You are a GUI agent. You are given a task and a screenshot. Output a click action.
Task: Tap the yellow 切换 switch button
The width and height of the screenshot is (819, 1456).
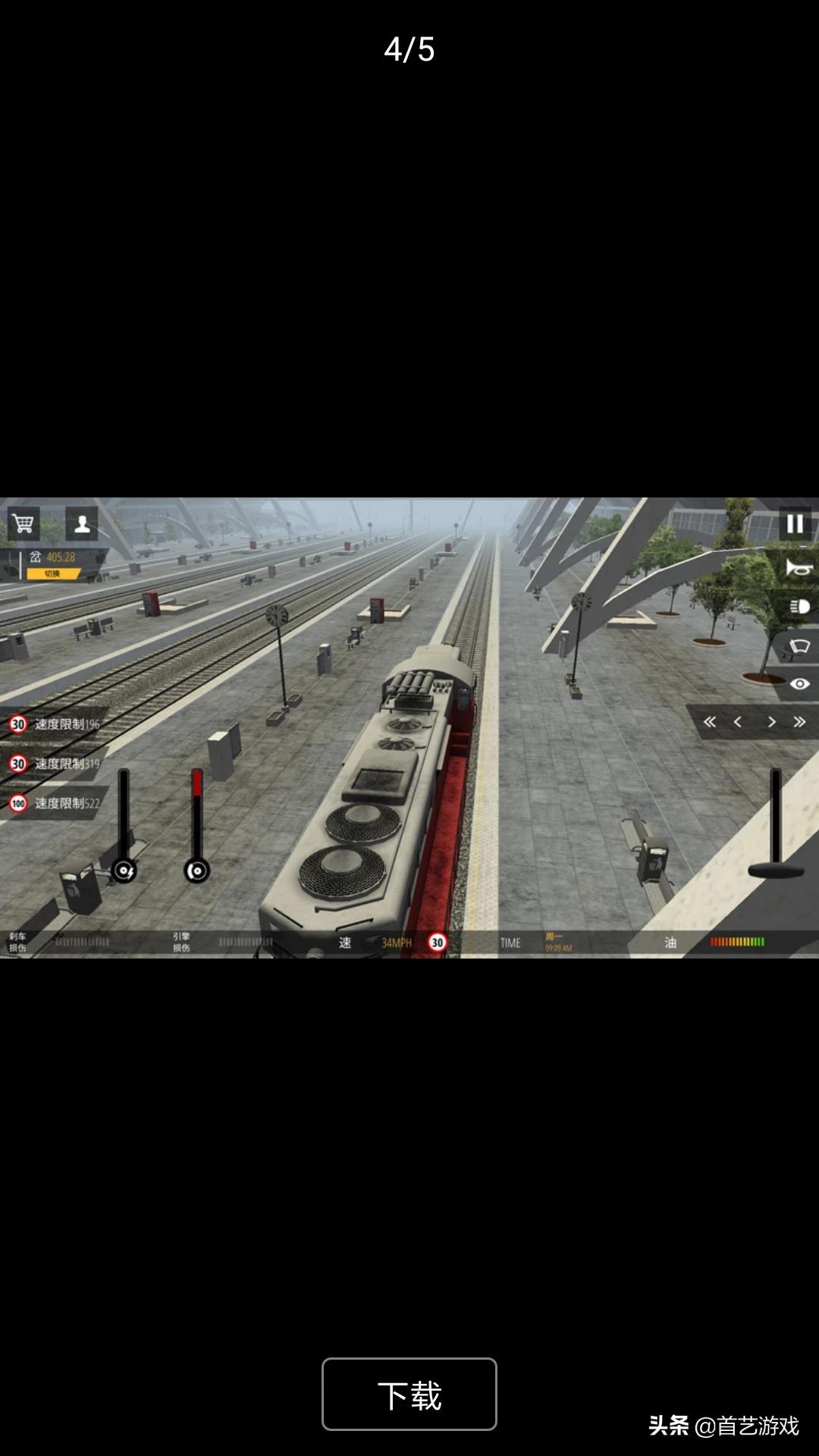[52, 574]
